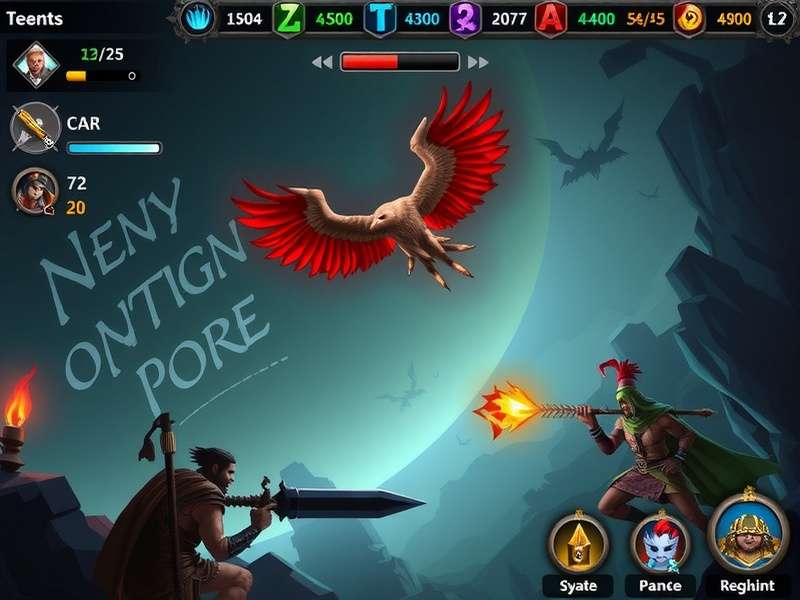Open the red A resource icon
Viewport: 800px width, 600px height.
coord(550,19)
